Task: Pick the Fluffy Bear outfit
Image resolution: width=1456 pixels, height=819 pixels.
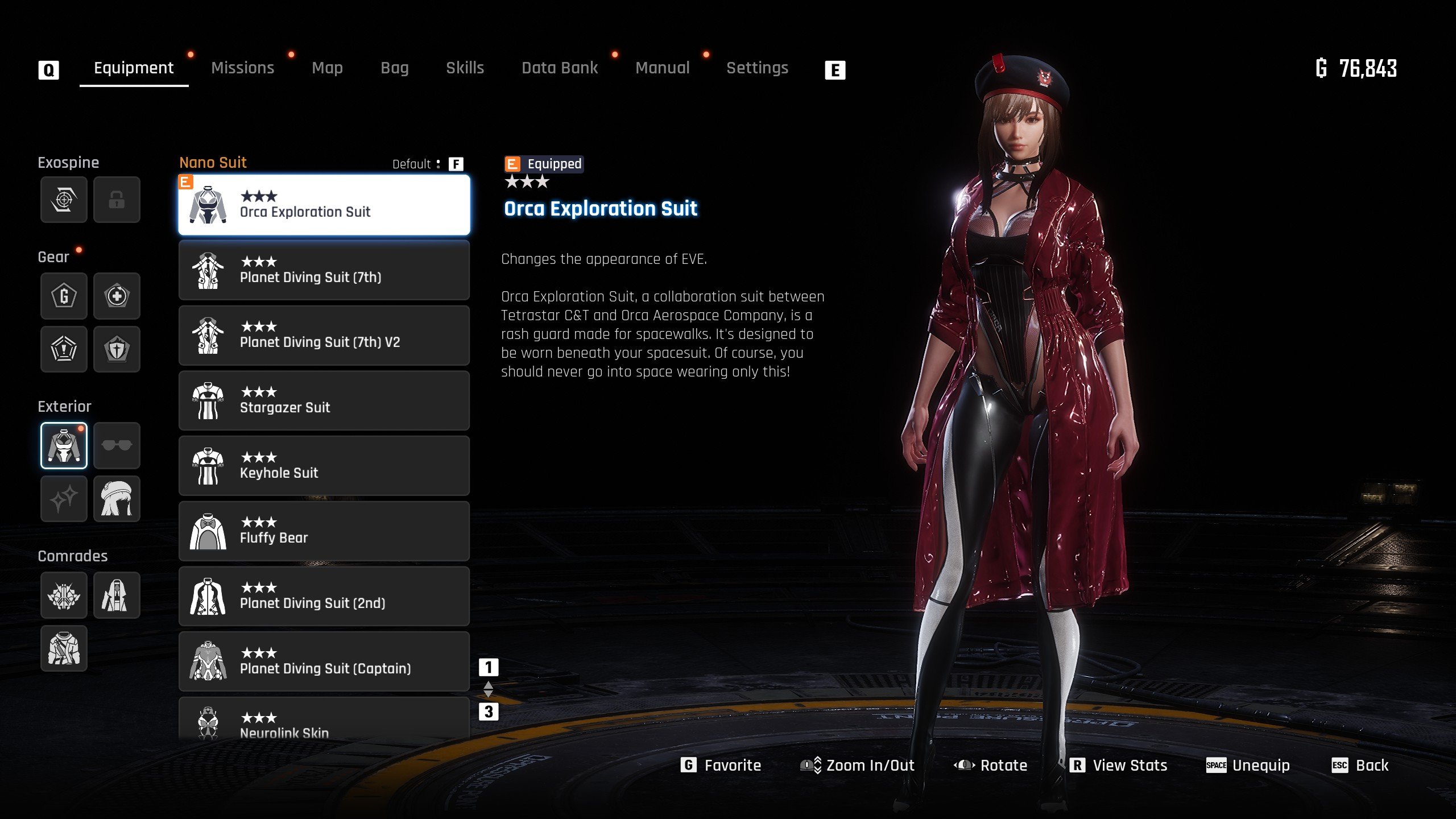Action: tap(324, 531)
